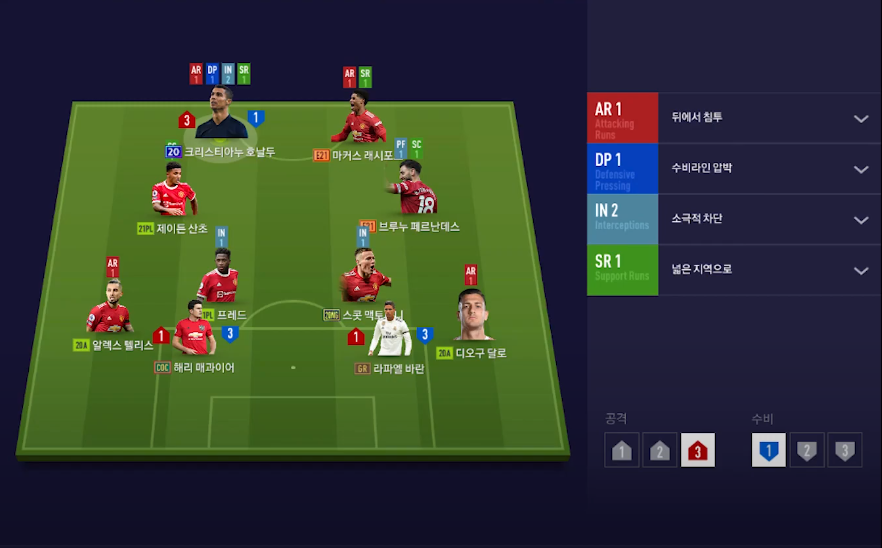Choose Alex Telles at left back
Screen dimensions: 882x548
pos(109,308)
